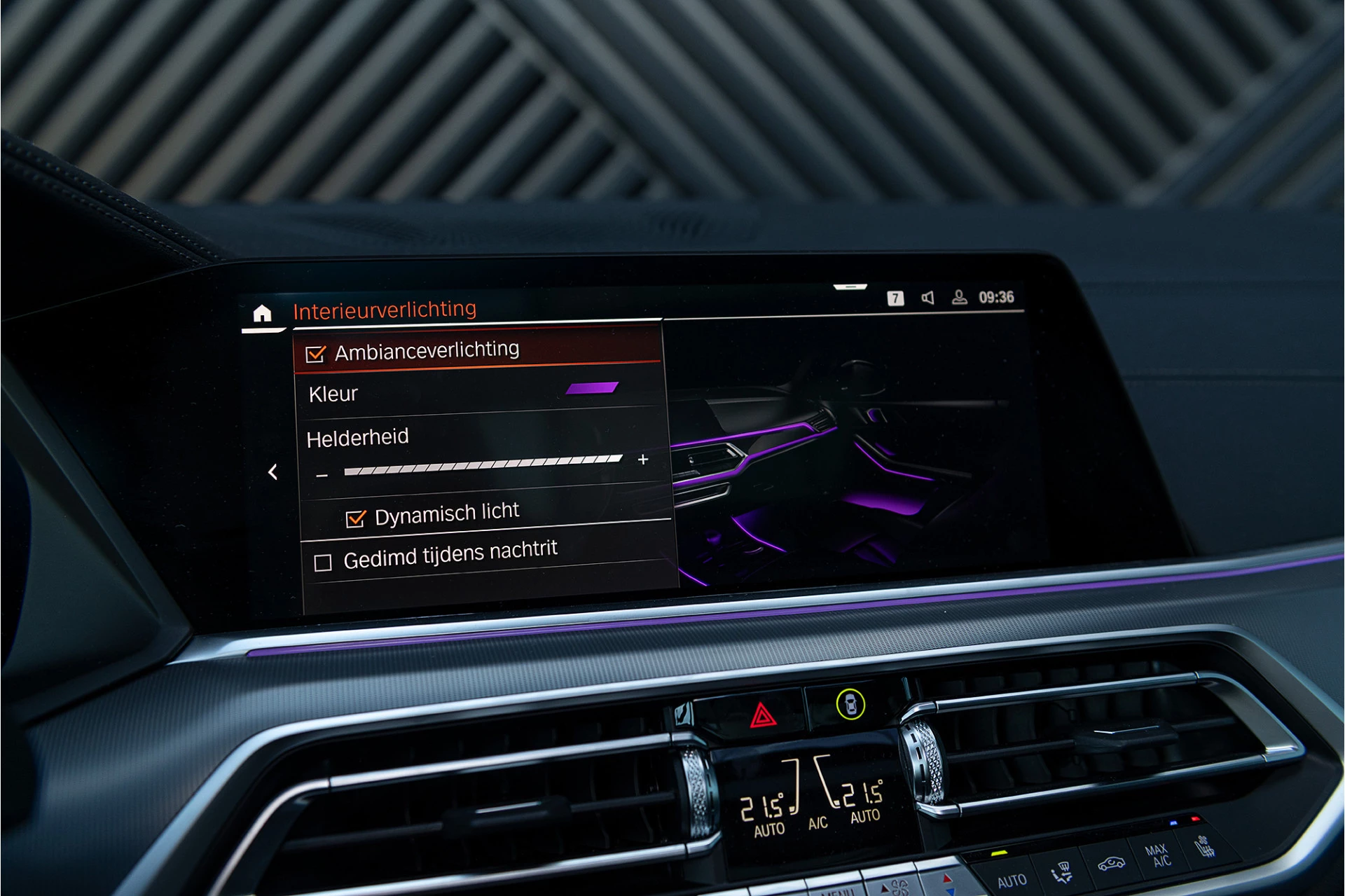Tap the notification counter showing 7
Screen dimensions: 1345x896
tap(897, 298)
